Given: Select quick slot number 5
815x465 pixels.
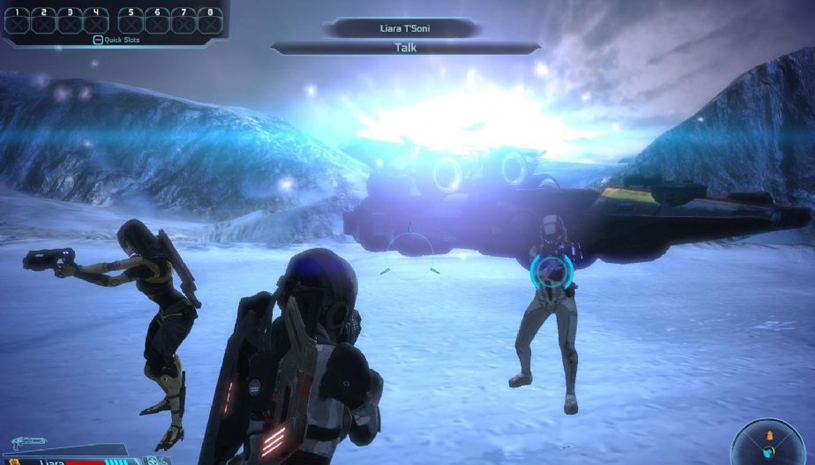Looking at the screenshot, I should [132, 19].
